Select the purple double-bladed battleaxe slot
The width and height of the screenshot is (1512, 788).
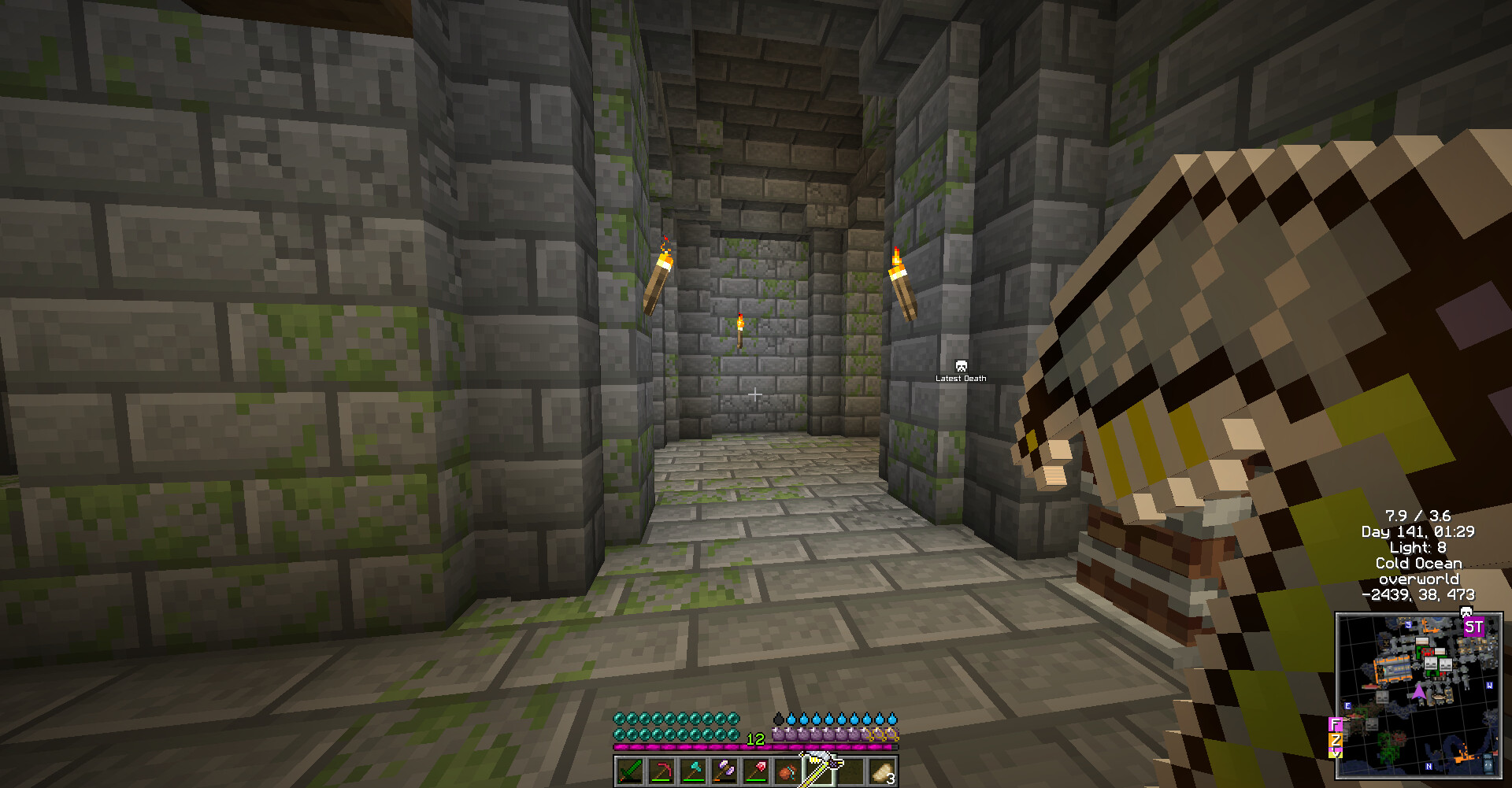(724, 771)
